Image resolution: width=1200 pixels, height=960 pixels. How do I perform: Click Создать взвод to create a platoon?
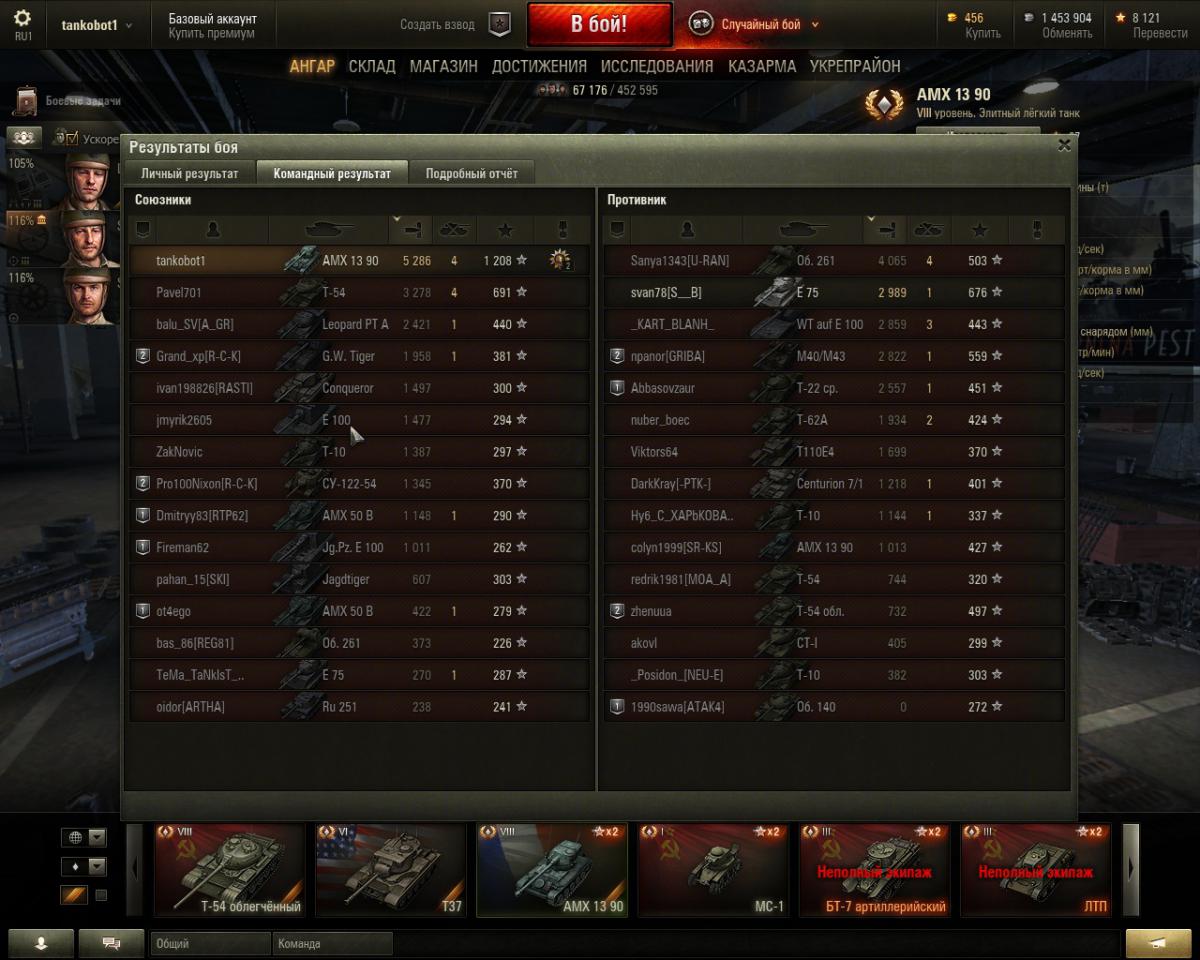437,25
